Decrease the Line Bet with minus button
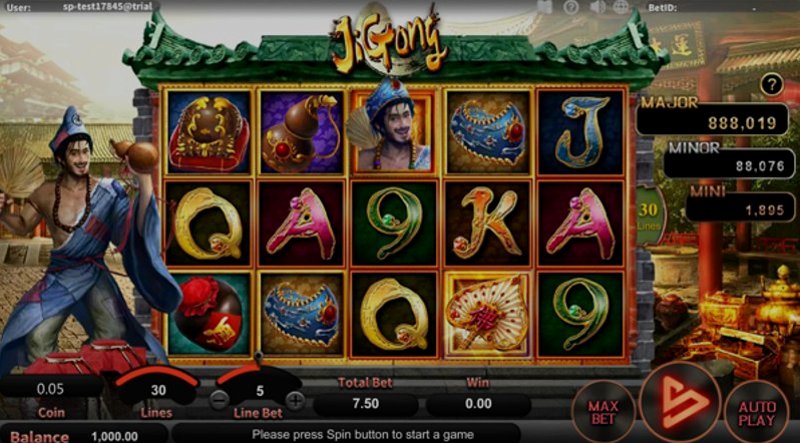Image resolution: width=800 pixels, height=443 pixels. point(220,401)
